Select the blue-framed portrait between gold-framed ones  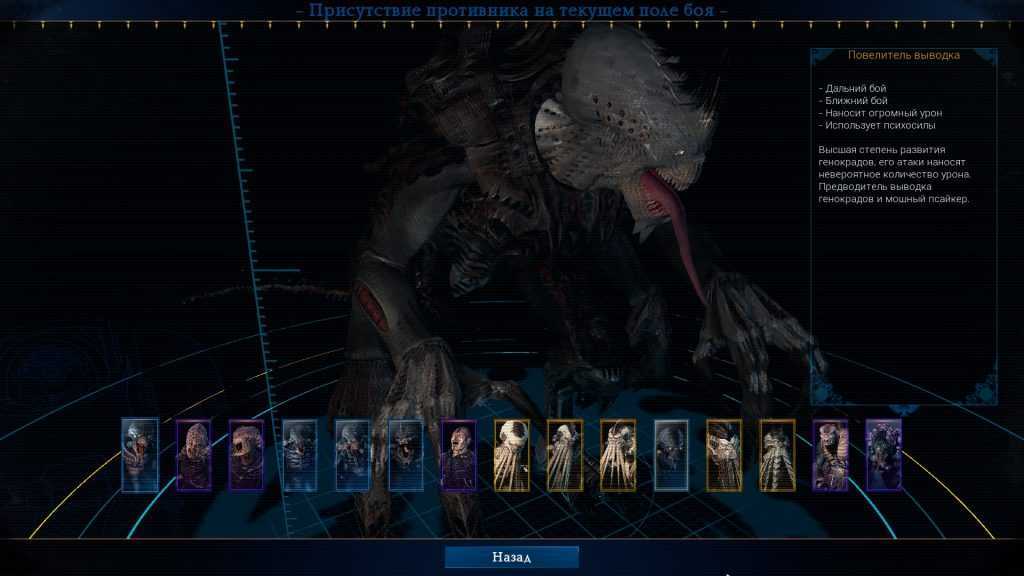(671, 454)
